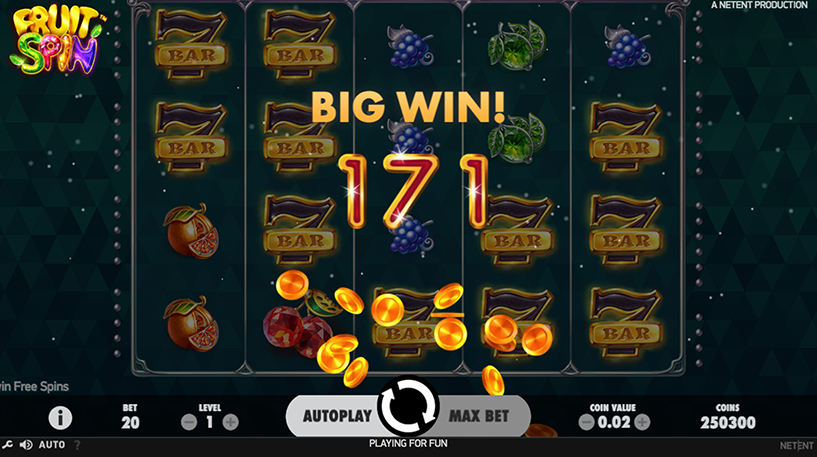
Task: Spin the reels with the circular arrow button
Action: coord(407,408)
